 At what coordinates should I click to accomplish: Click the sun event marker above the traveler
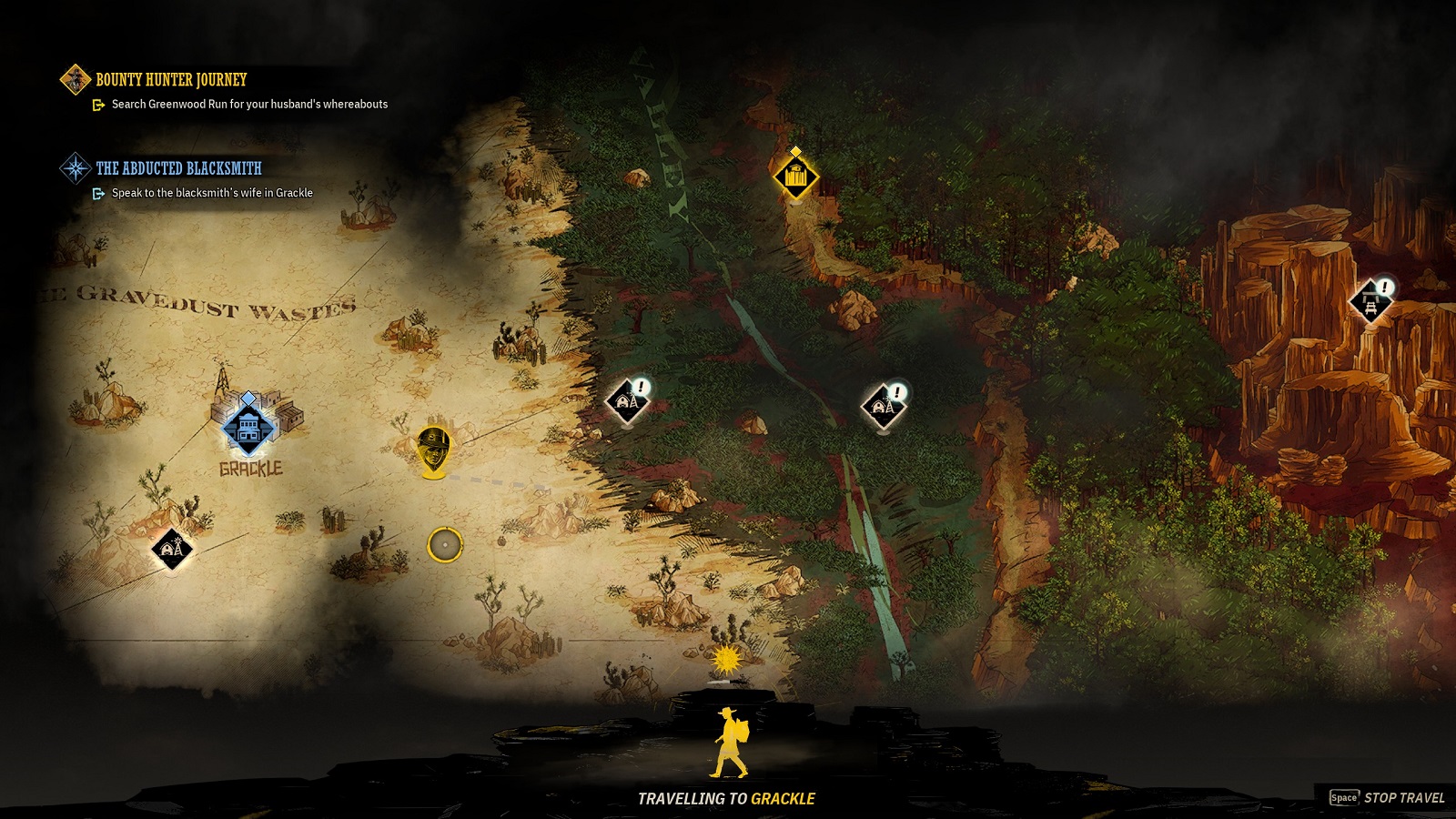(x=725, y=659)
